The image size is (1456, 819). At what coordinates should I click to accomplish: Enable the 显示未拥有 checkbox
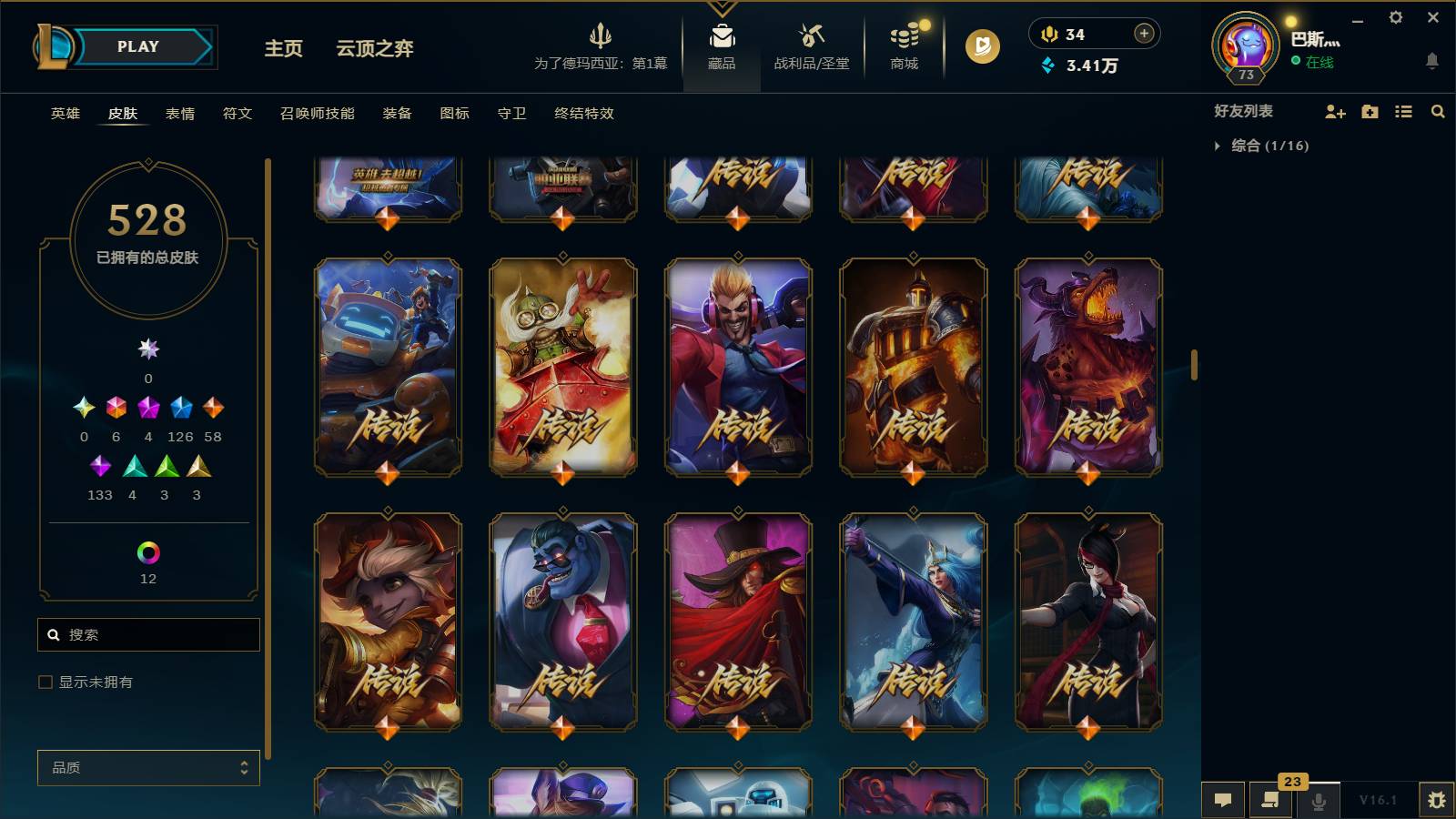tap(44, 681)
